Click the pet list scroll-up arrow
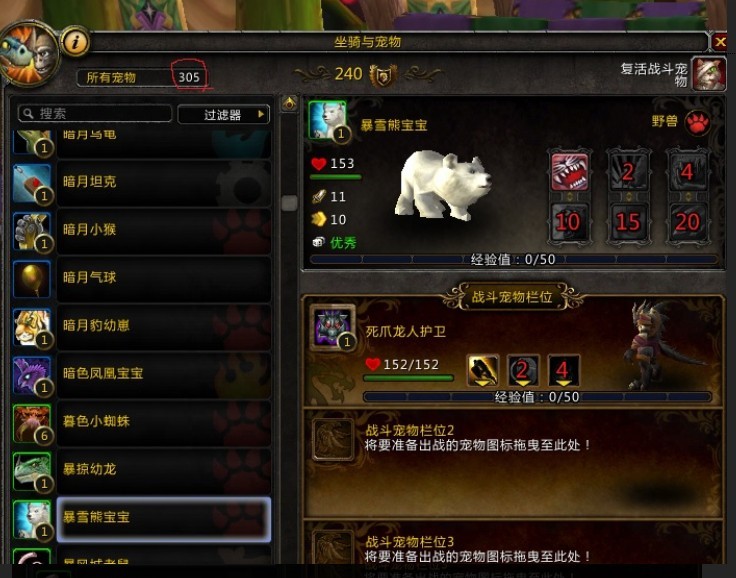Viewport: 736px width, 578px height. pyautogui.click(x=289, y=103)
